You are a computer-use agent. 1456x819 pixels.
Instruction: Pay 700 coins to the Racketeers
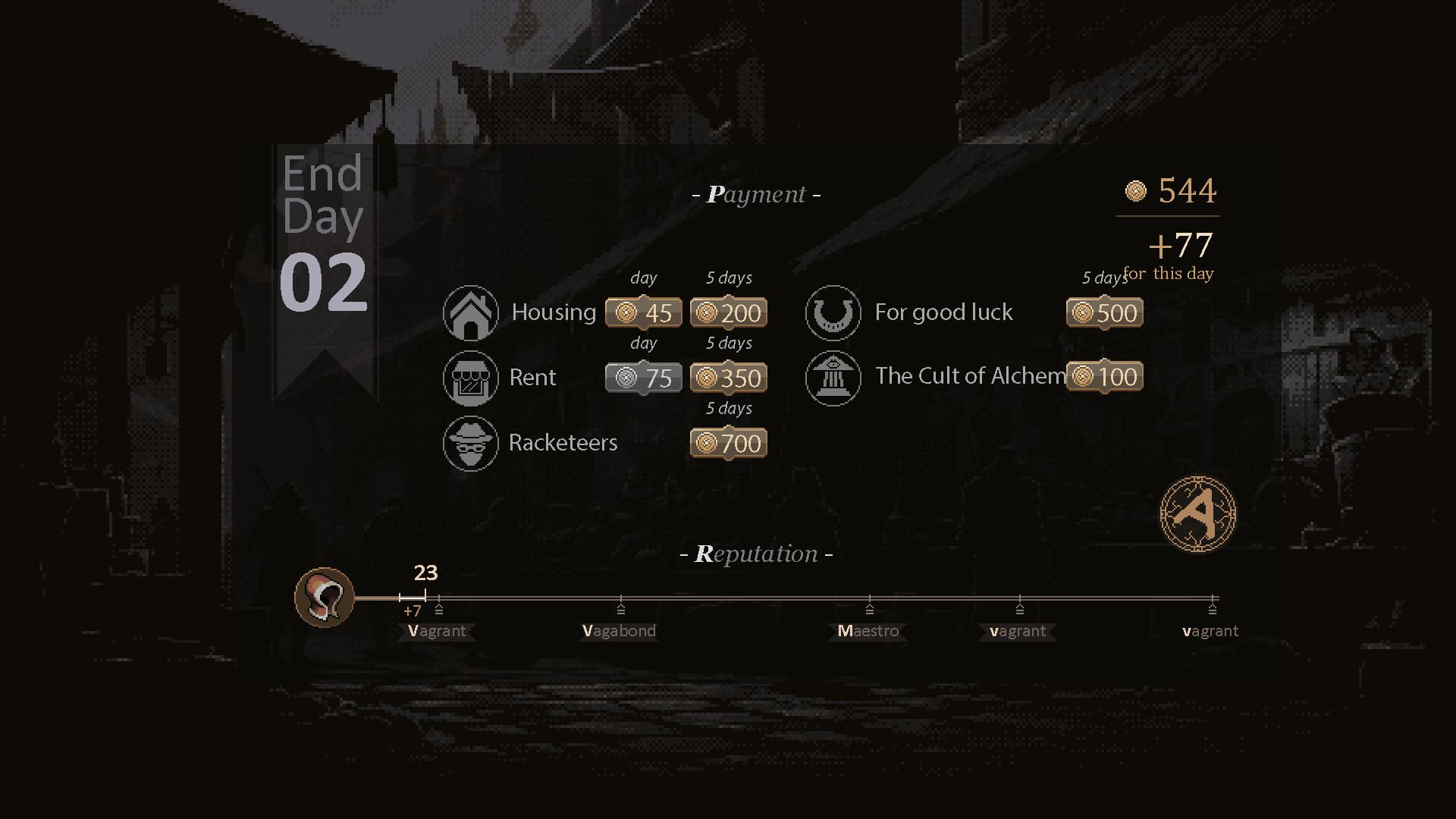(726, 443)
